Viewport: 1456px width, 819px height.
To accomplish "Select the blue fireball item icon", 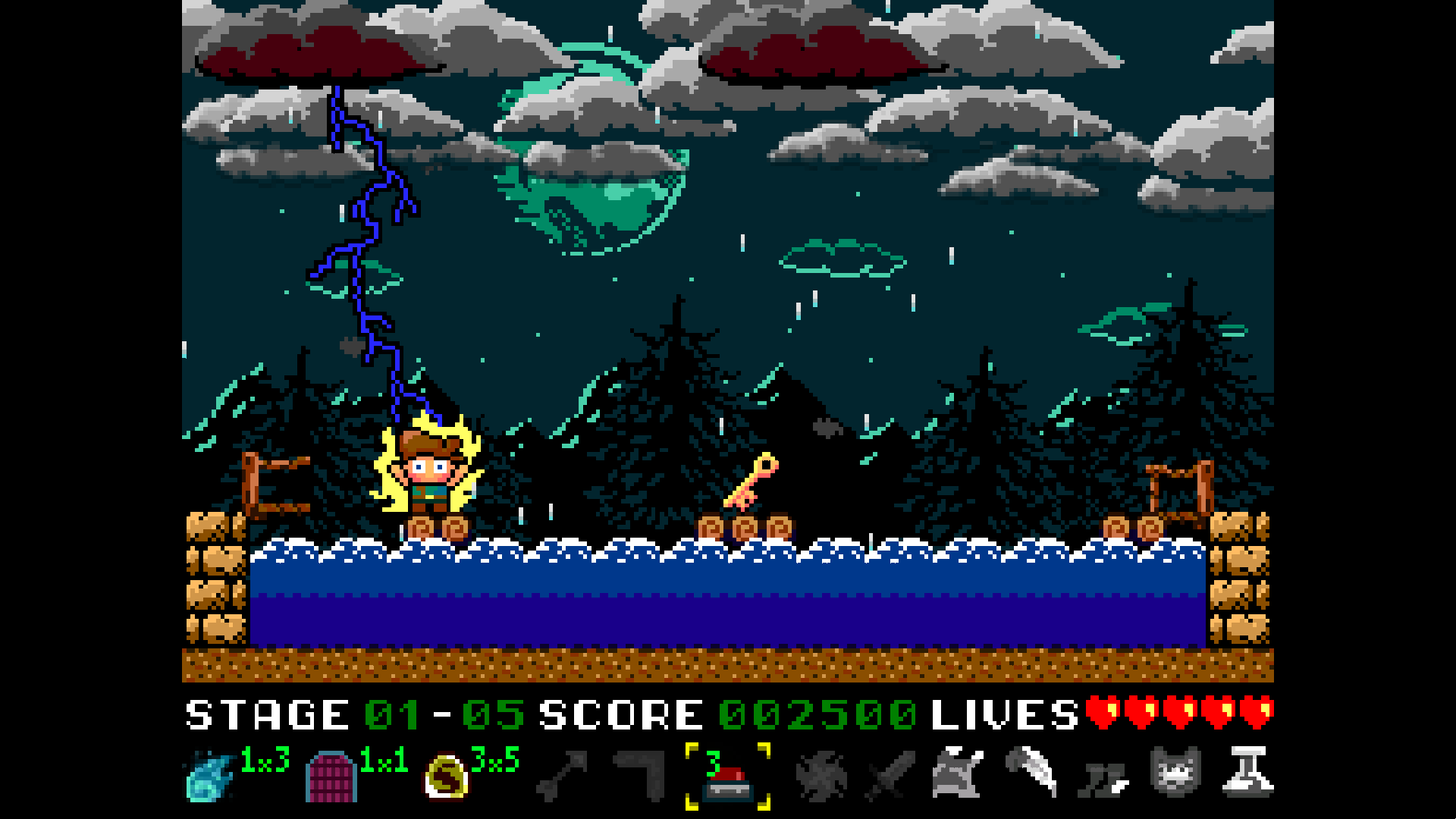I will 209,777.
